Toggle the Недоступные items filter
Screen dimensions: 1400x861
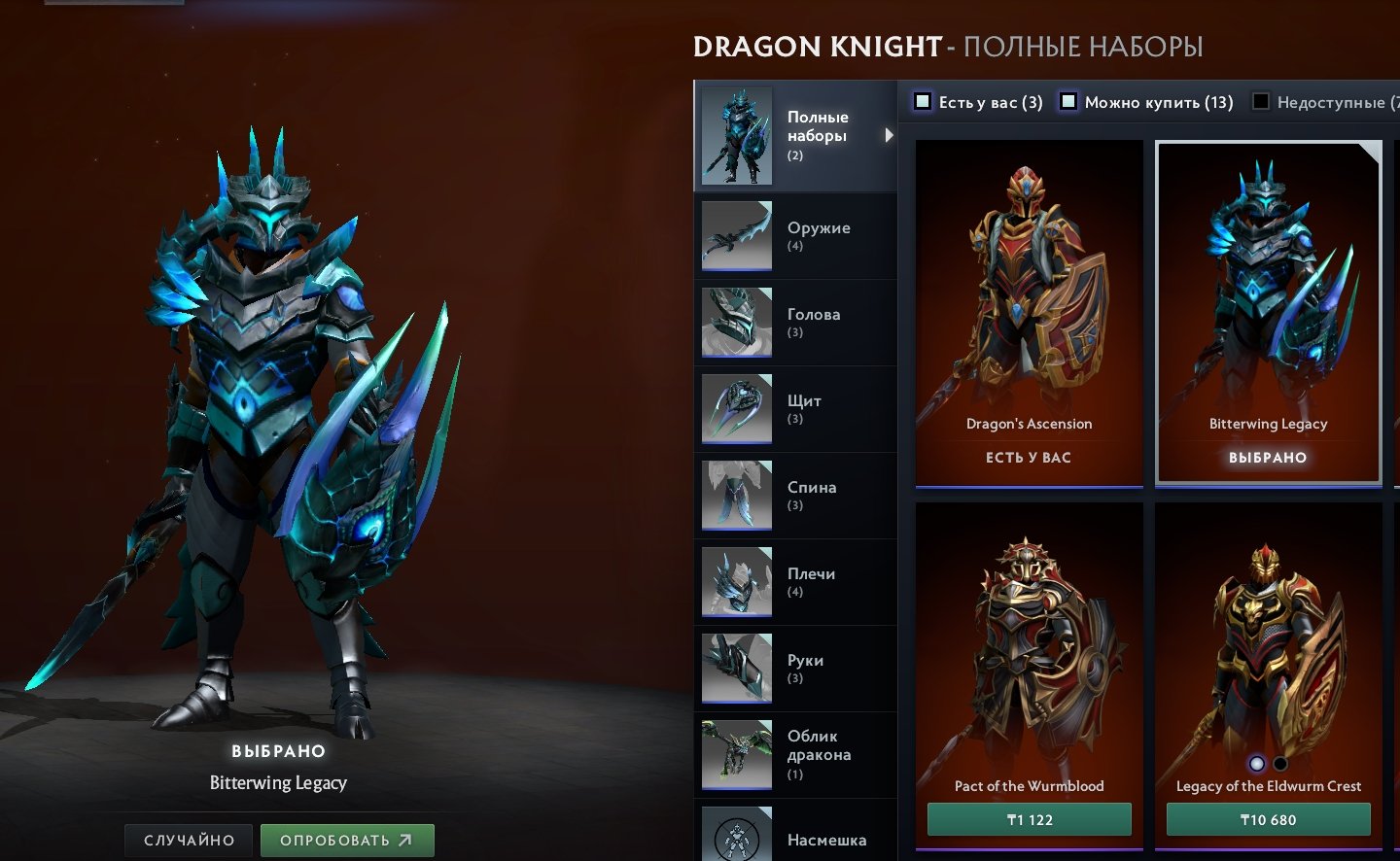(x=1259, y=101)
